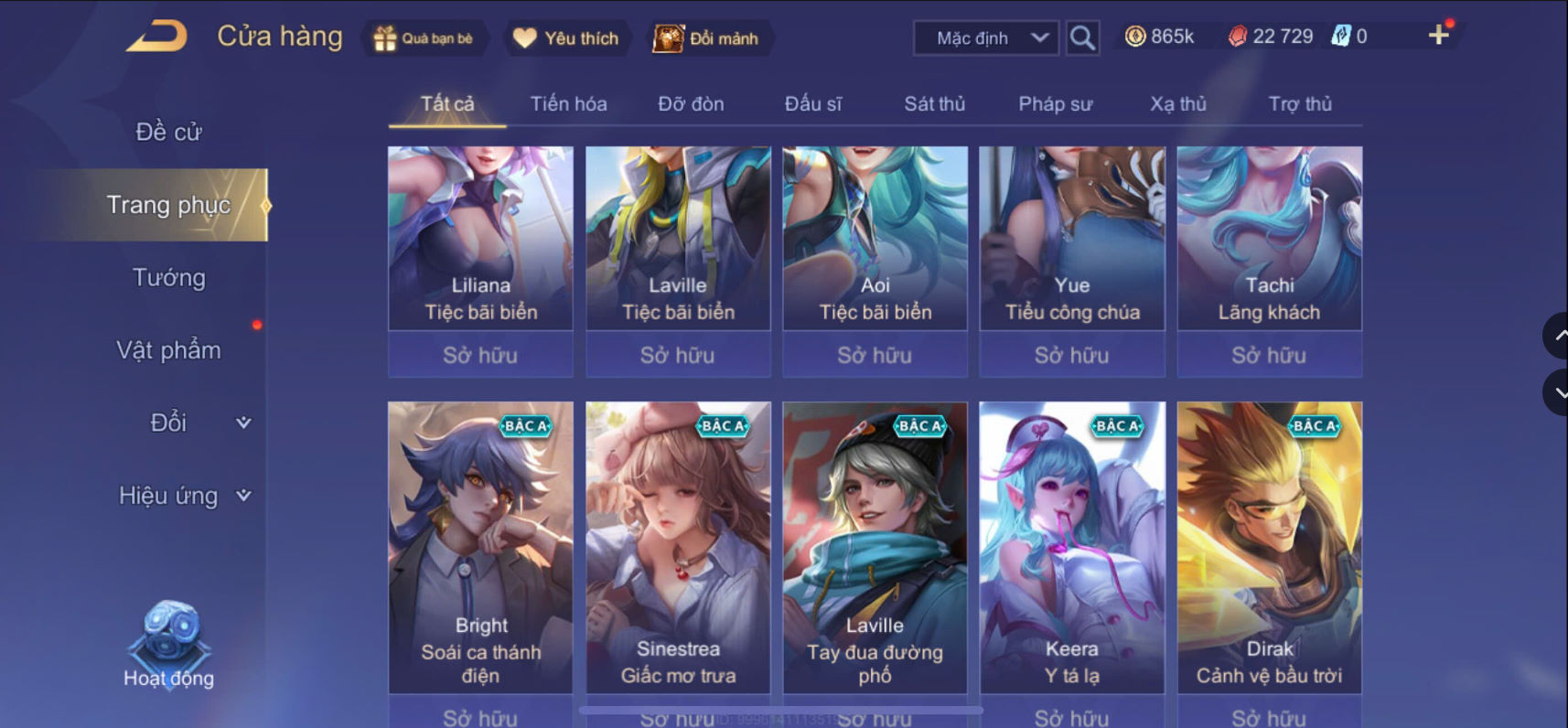Click the plus icon to add currency
This screenshot has width=1568, height=728.
(x=1439, y=35)
